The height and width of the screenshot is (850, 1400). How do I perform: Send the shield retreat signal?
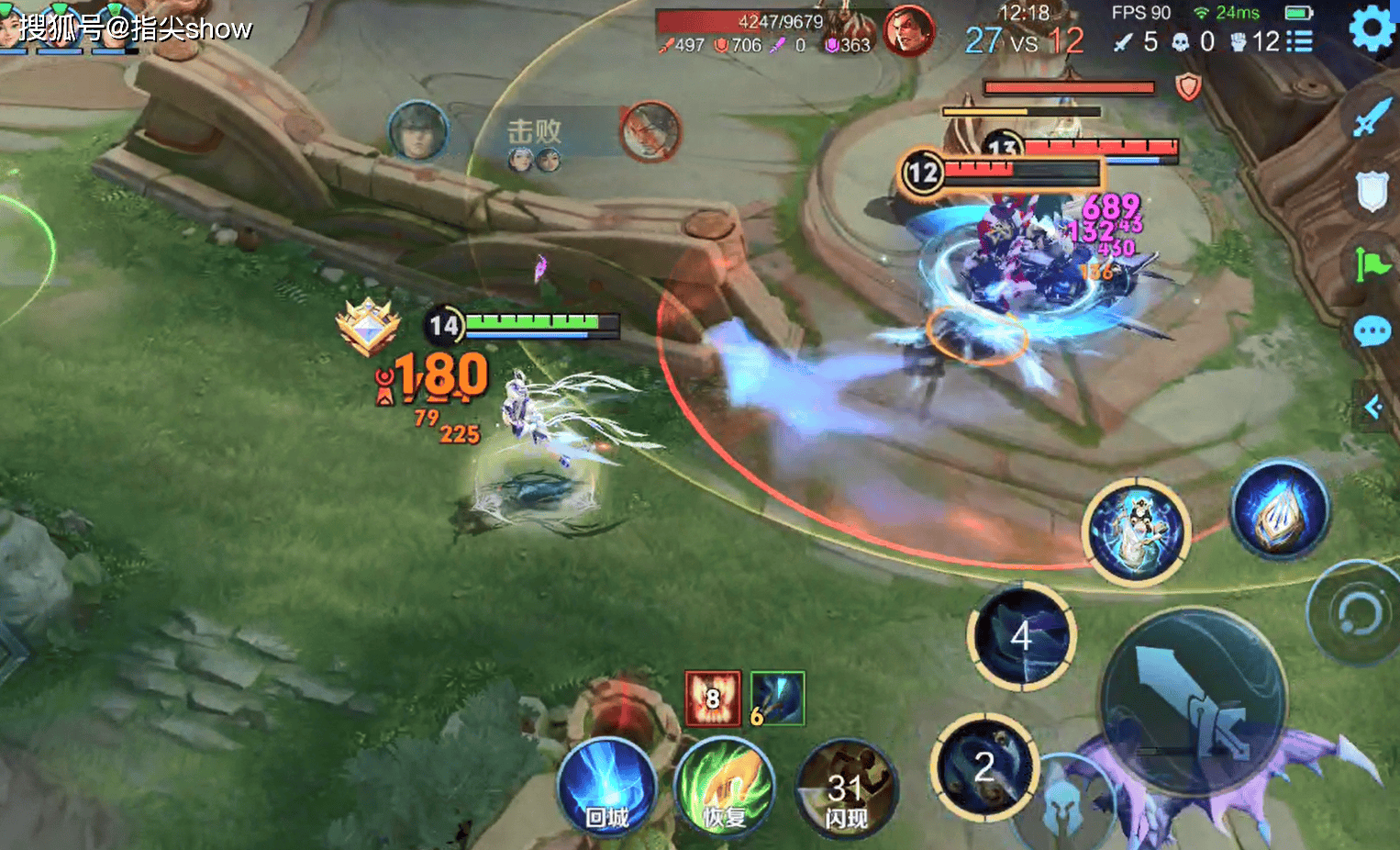coord(1371,192)
